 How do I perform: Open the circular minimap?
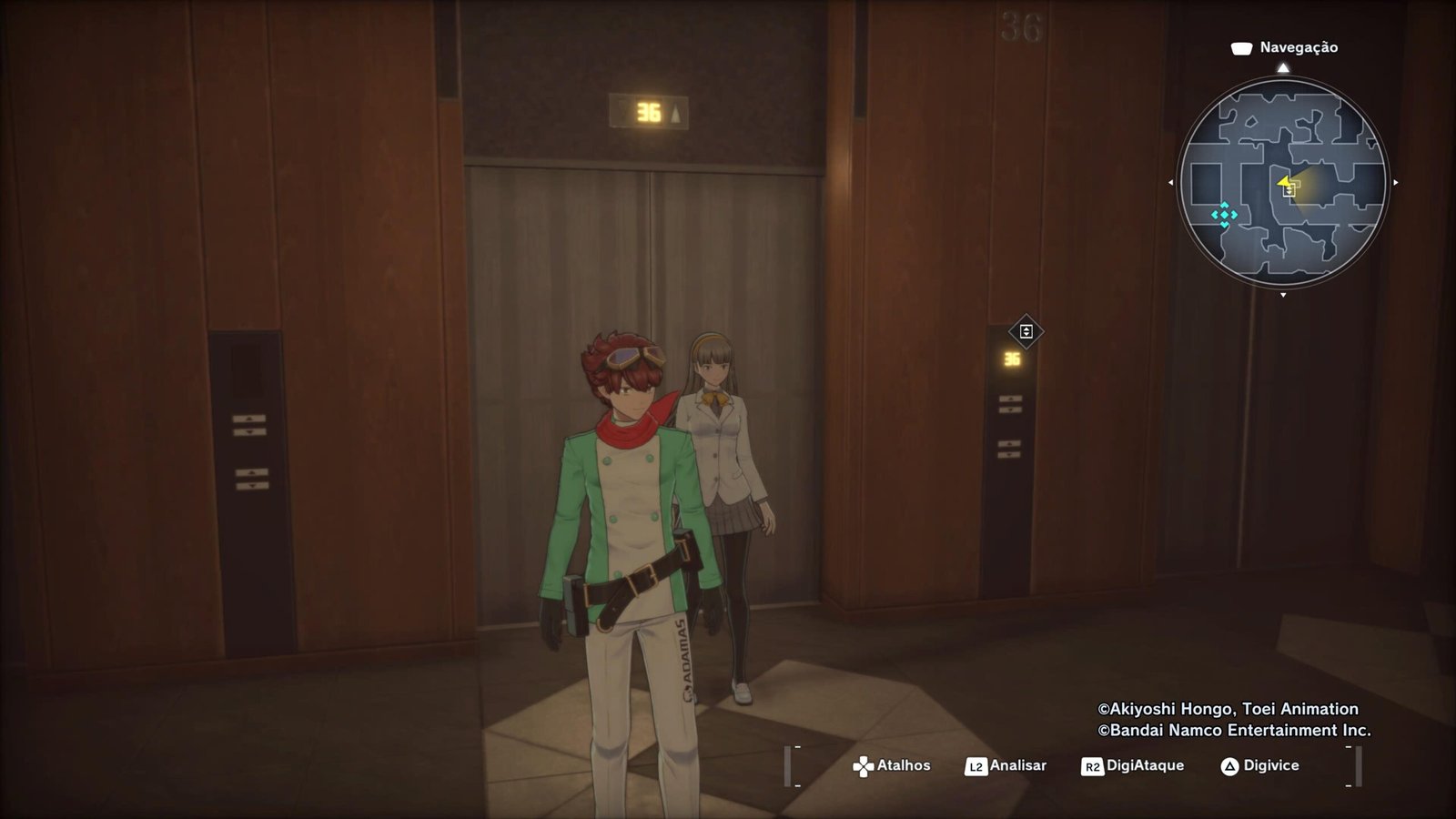pyautogui.click(x=1282, y=182)
